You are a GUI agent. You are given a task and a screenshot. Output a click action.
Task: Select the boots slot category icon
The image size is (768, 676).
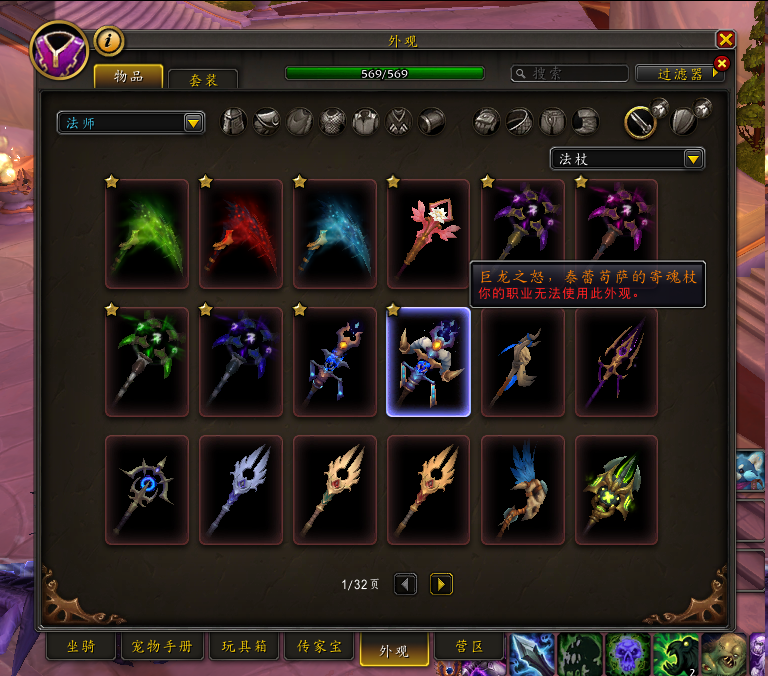[x=586, y=122]
